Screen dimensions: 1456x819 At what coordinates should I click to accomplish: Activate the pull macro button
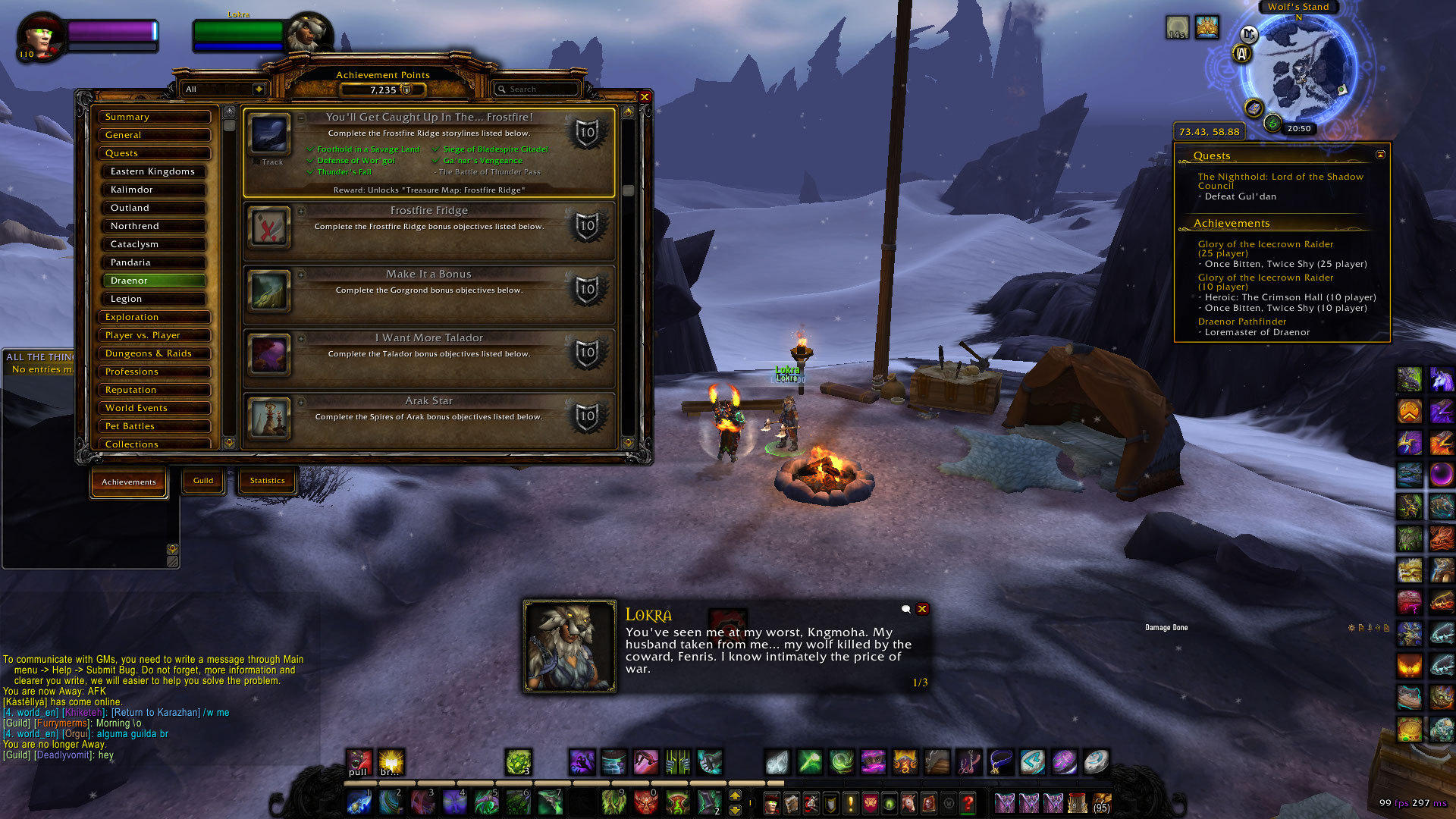[x=359, y=762]
